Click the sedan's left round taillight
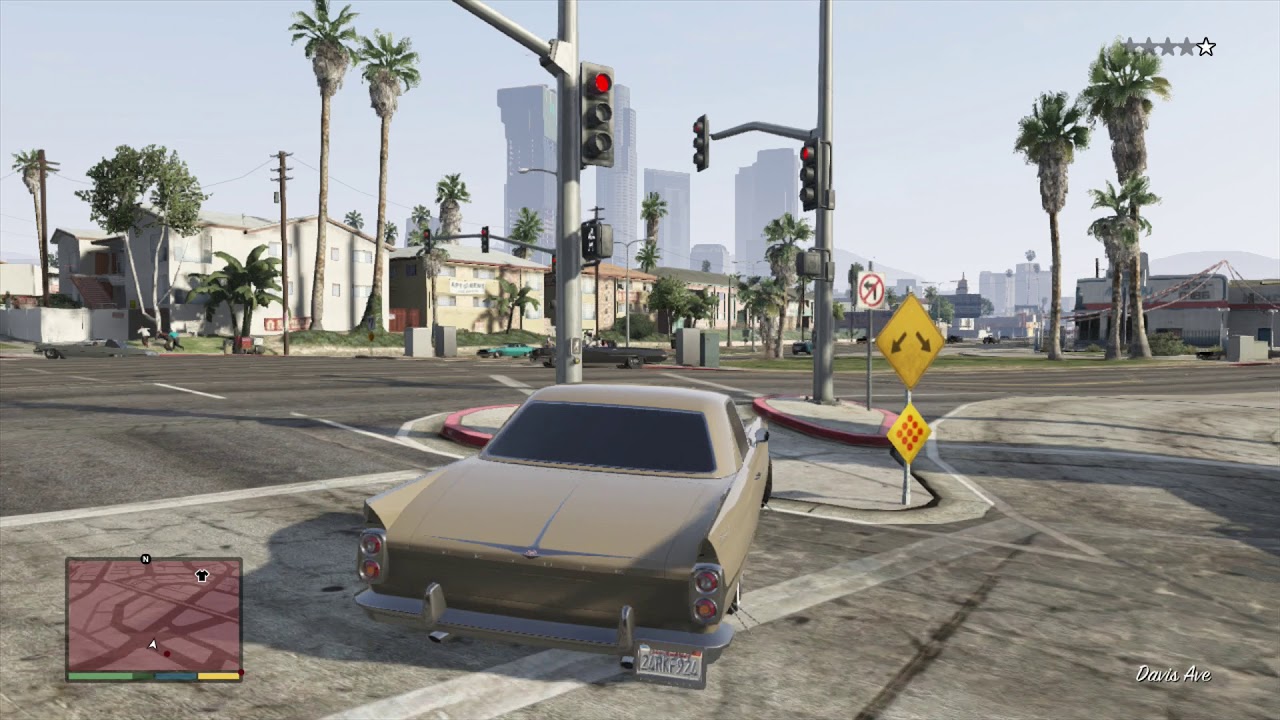The image size is (1280, 720). point(372,556)
